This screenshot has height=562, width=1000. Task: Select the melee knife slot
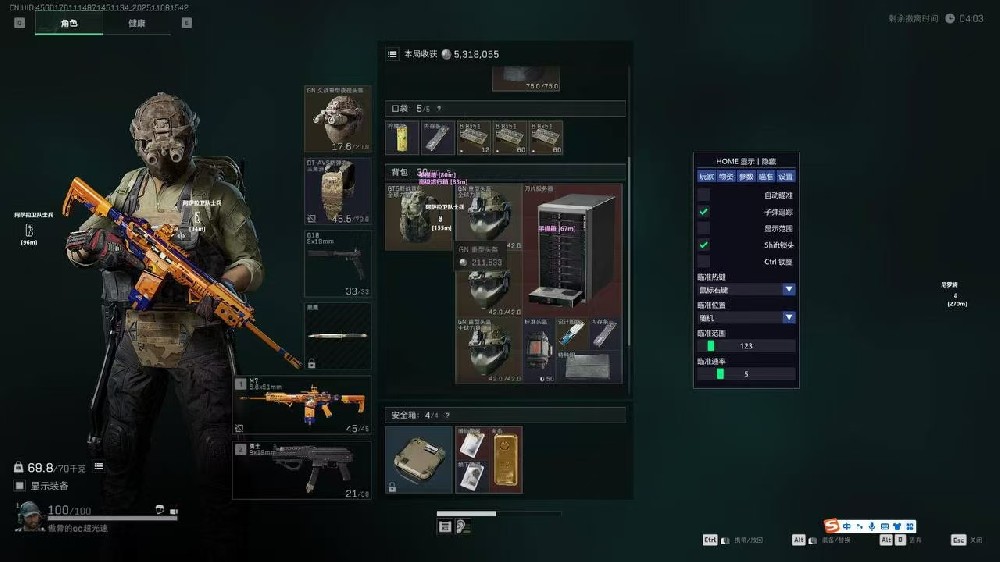point(337,336)
